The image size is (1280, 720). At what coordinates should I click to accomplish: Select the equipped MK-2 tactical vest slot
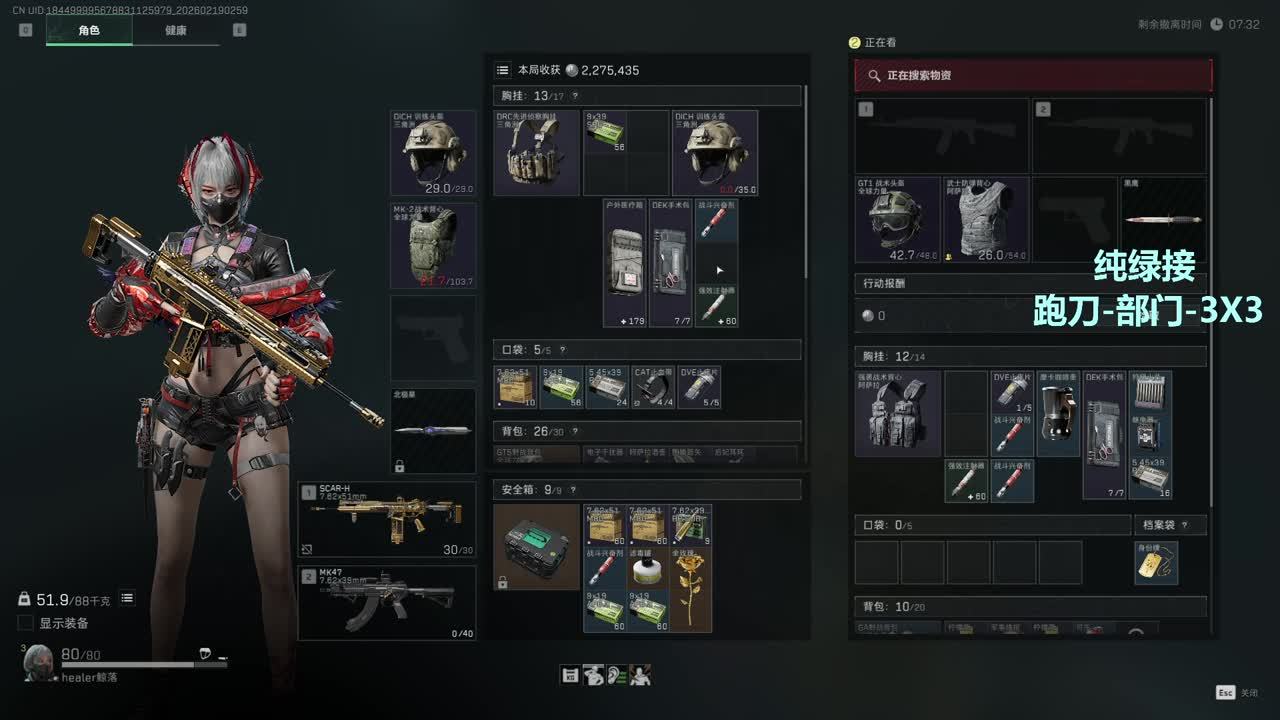[433, 245]
